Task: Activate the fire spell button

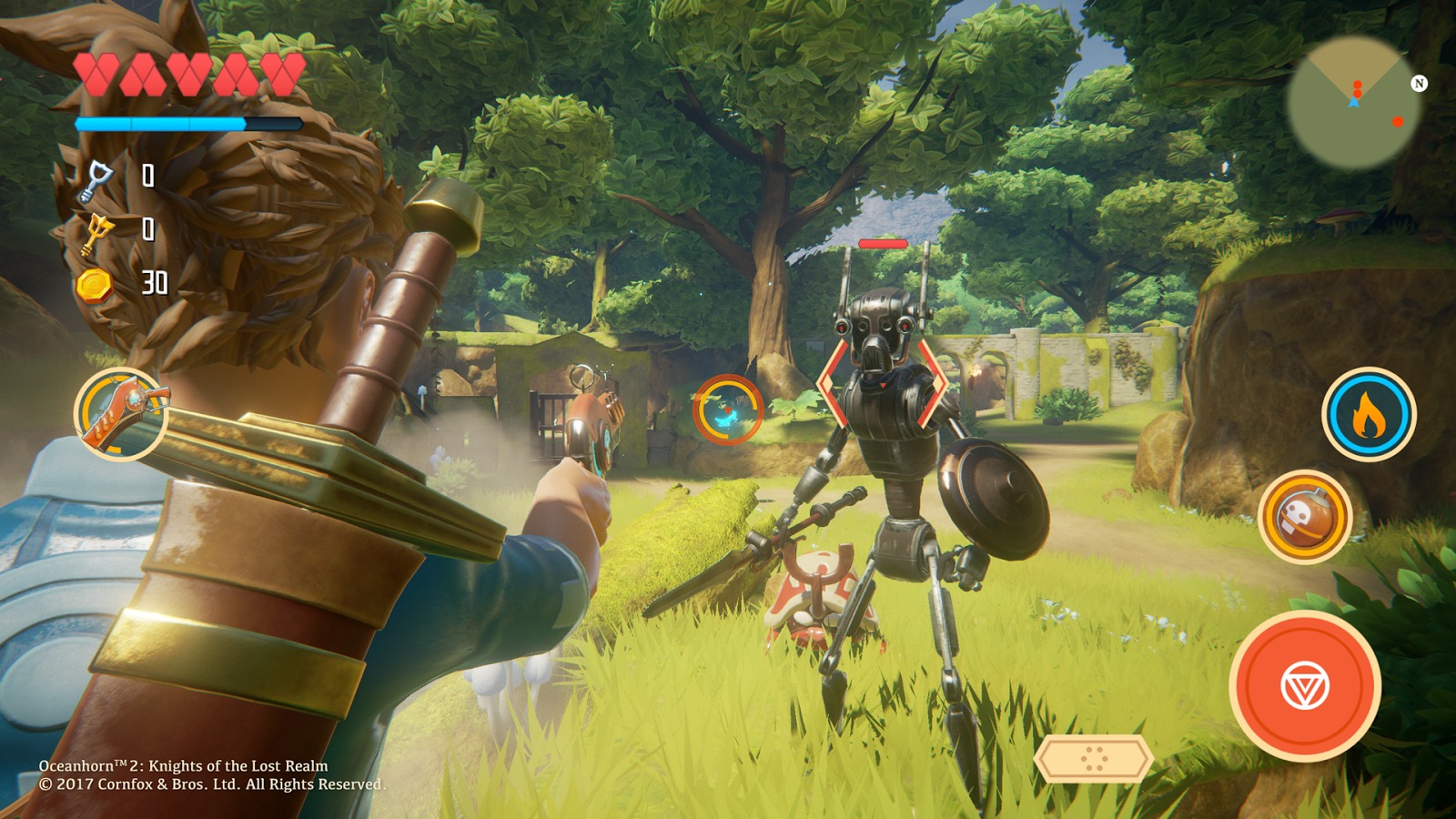Action: tap(1368, 415)
